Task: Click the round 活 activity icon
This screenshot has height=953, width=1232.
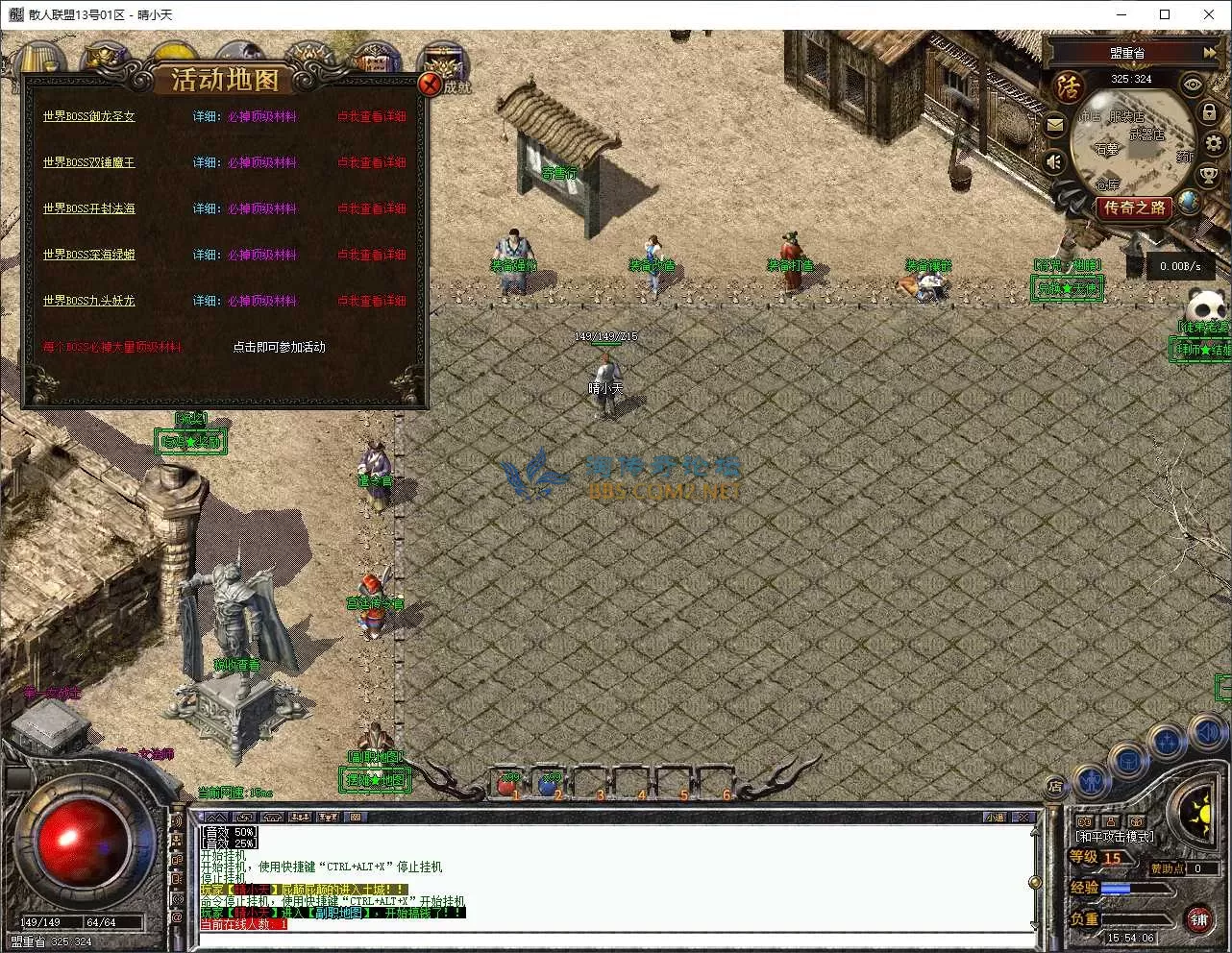Action: pos(1069,87)
